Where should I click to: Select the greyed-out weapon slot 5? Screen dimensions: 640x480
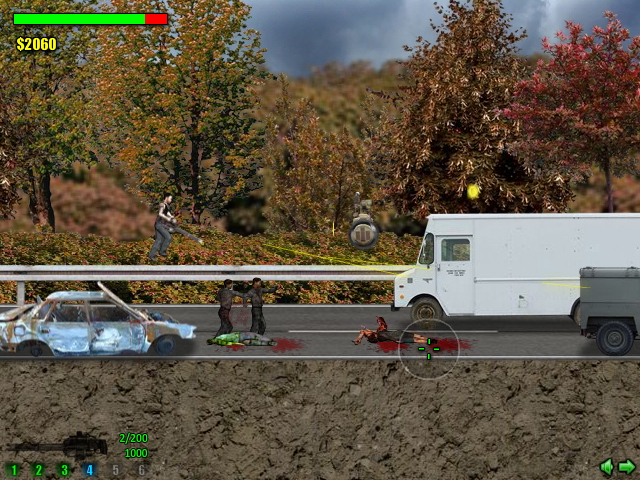click(115, 469)
